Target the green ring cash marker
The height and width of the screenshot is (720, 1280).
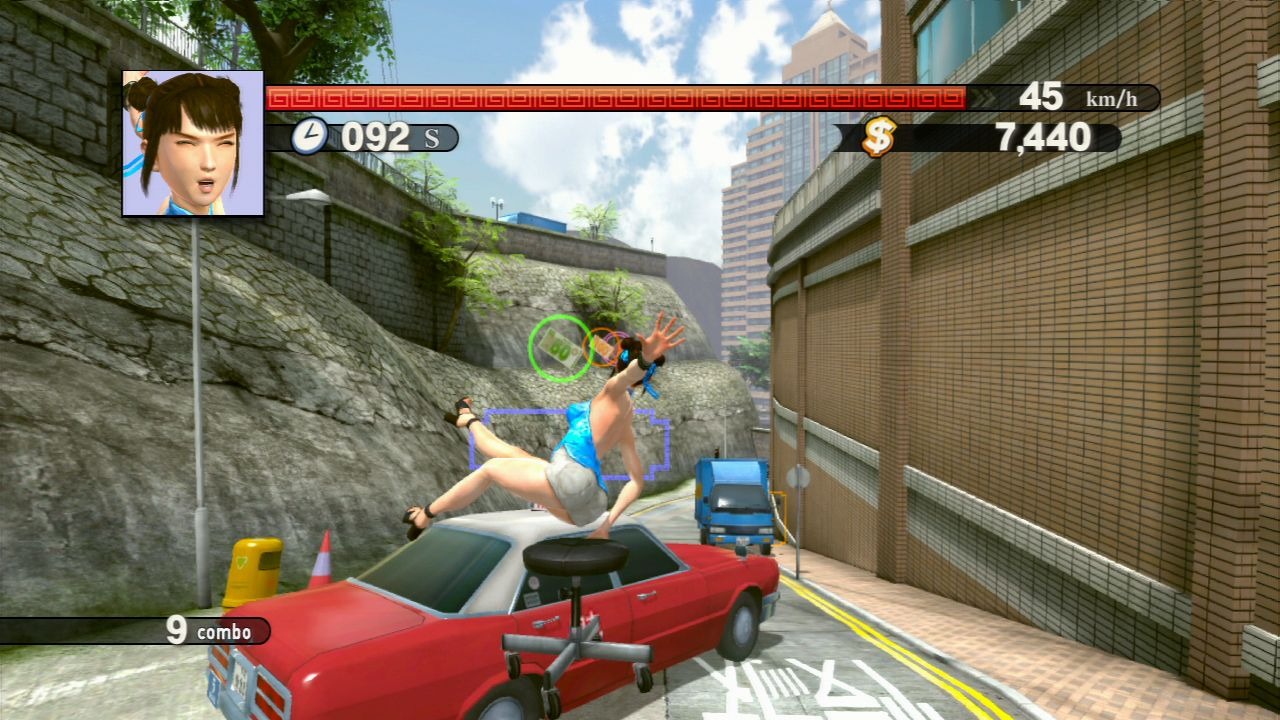click(560, 347)
